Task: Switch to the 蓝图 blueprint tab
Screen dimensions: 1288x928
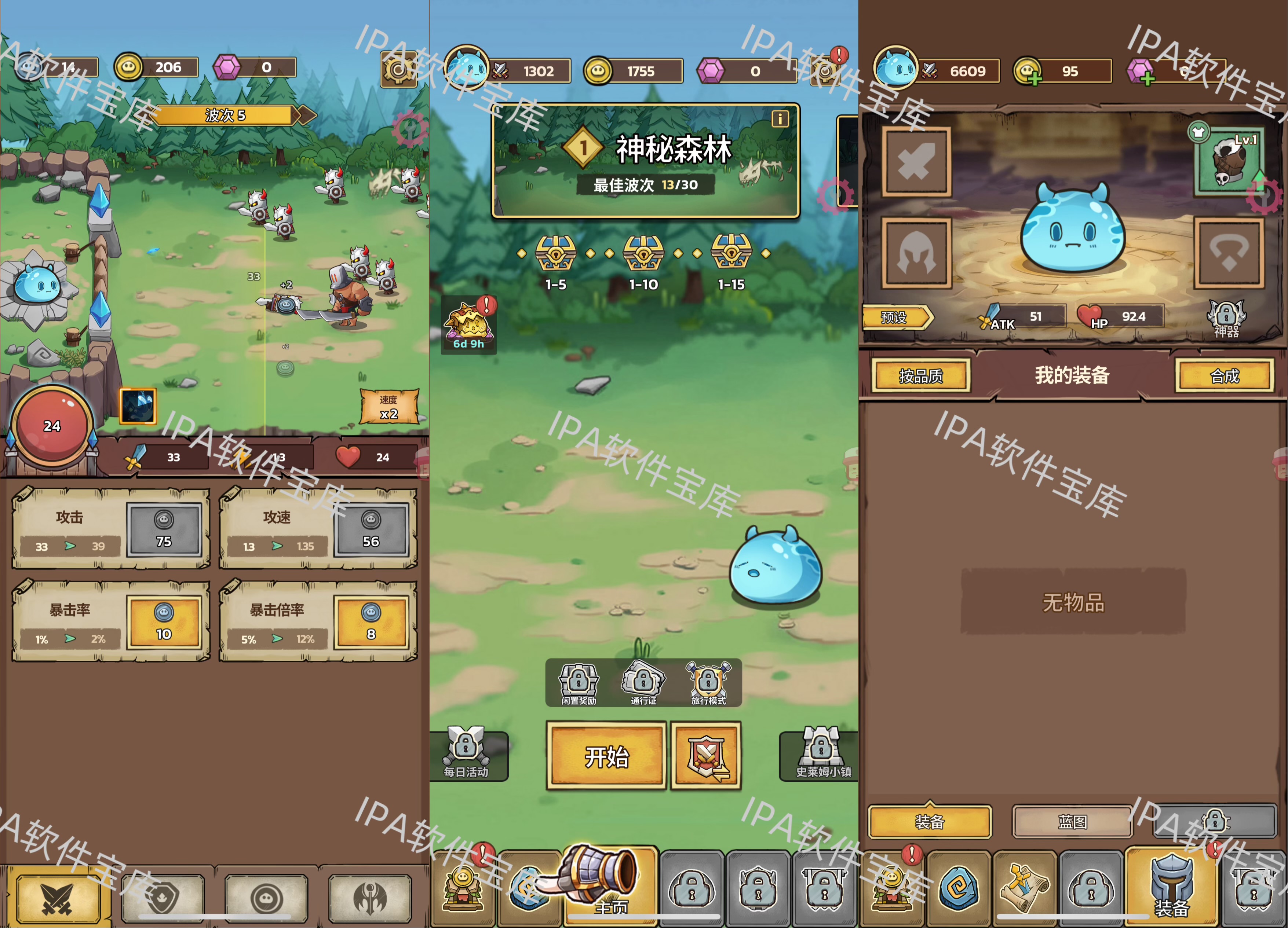Action: tap(1072, 821)
